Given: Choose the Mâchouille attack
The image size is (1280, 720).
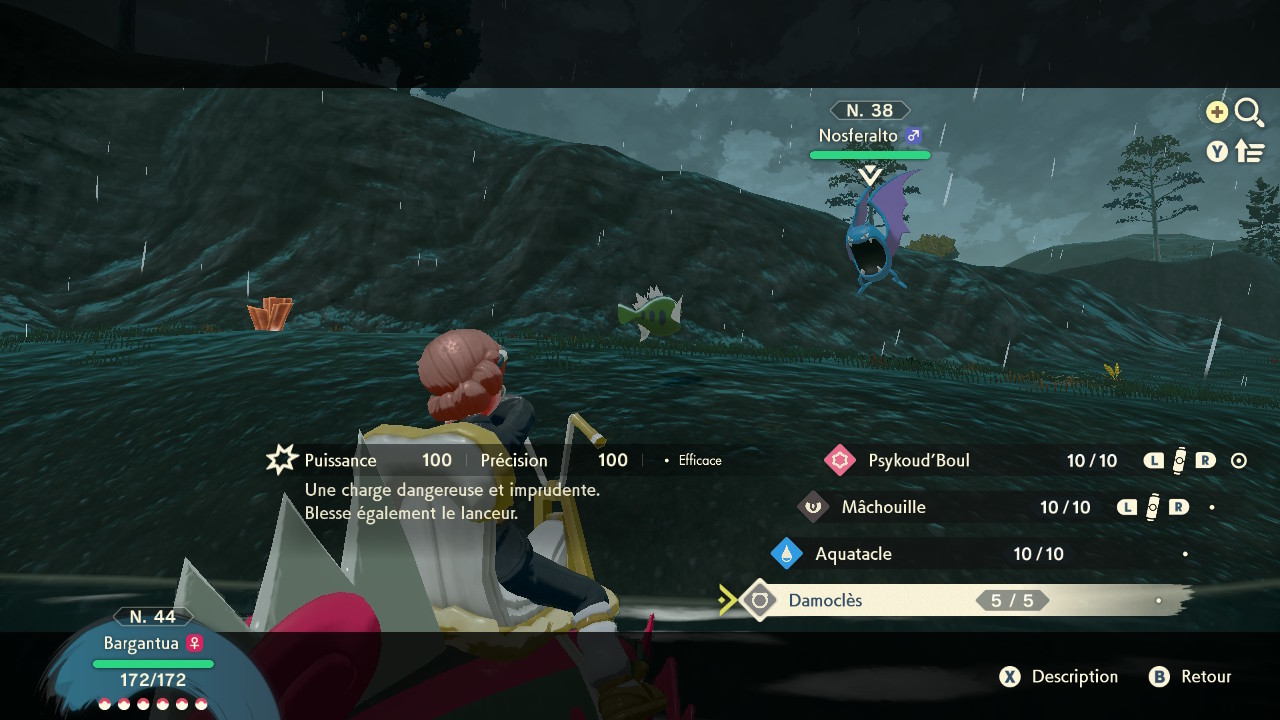Looking at the screenshot, I should tap(883, 507).
